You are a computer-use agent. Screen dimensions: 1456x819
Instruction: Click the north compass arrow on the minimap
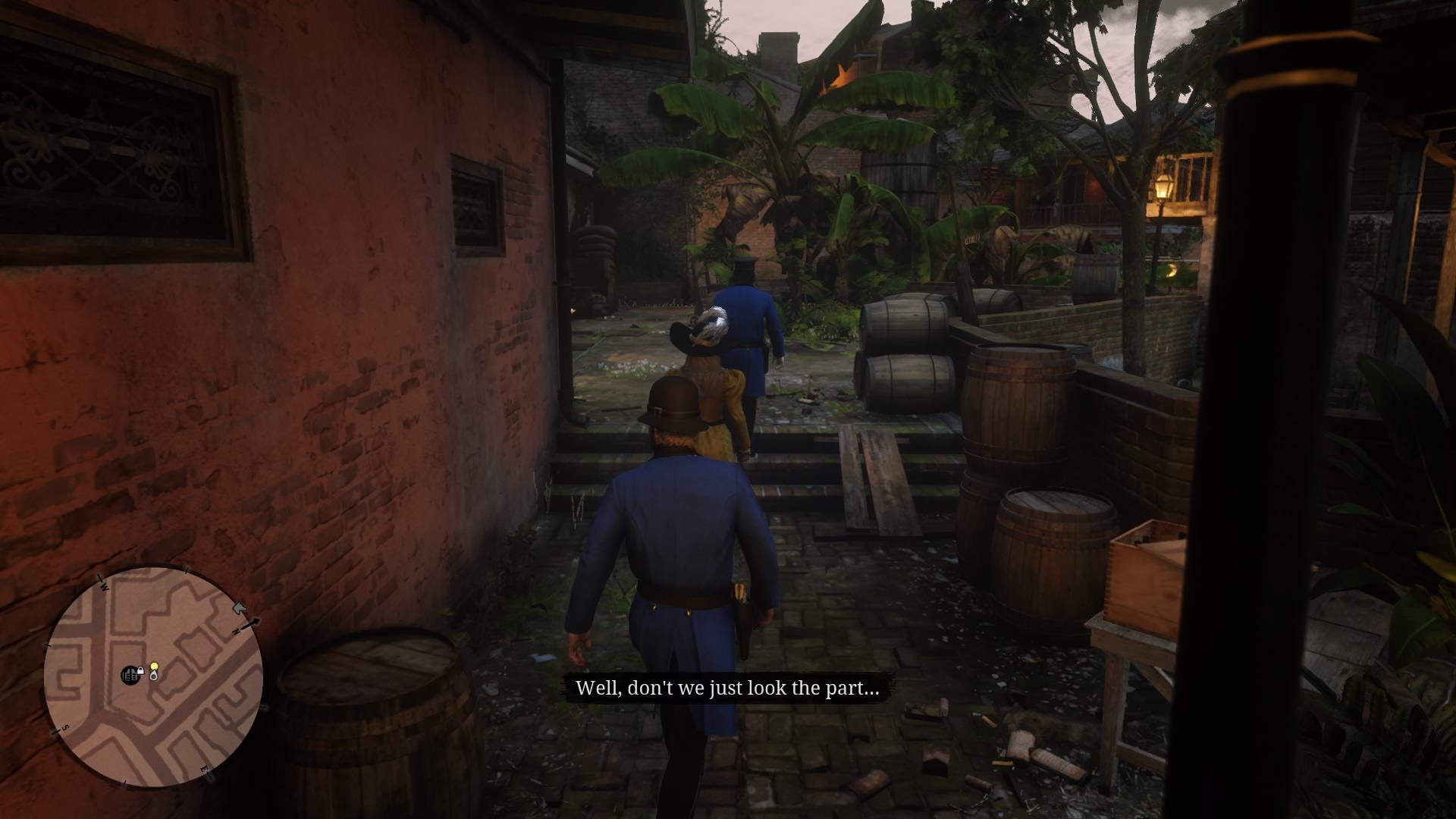coord(250,623)
